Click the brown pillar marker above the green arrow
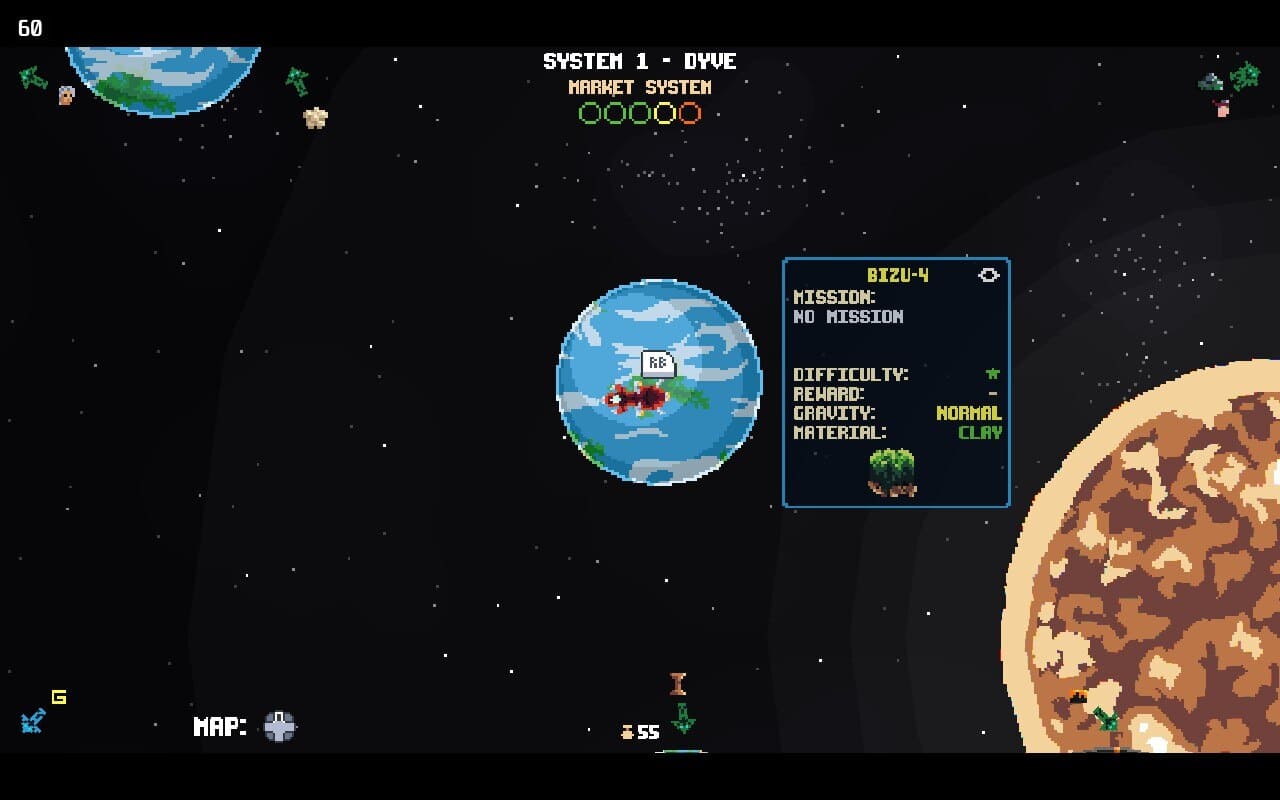 click(x=678, y=684)
